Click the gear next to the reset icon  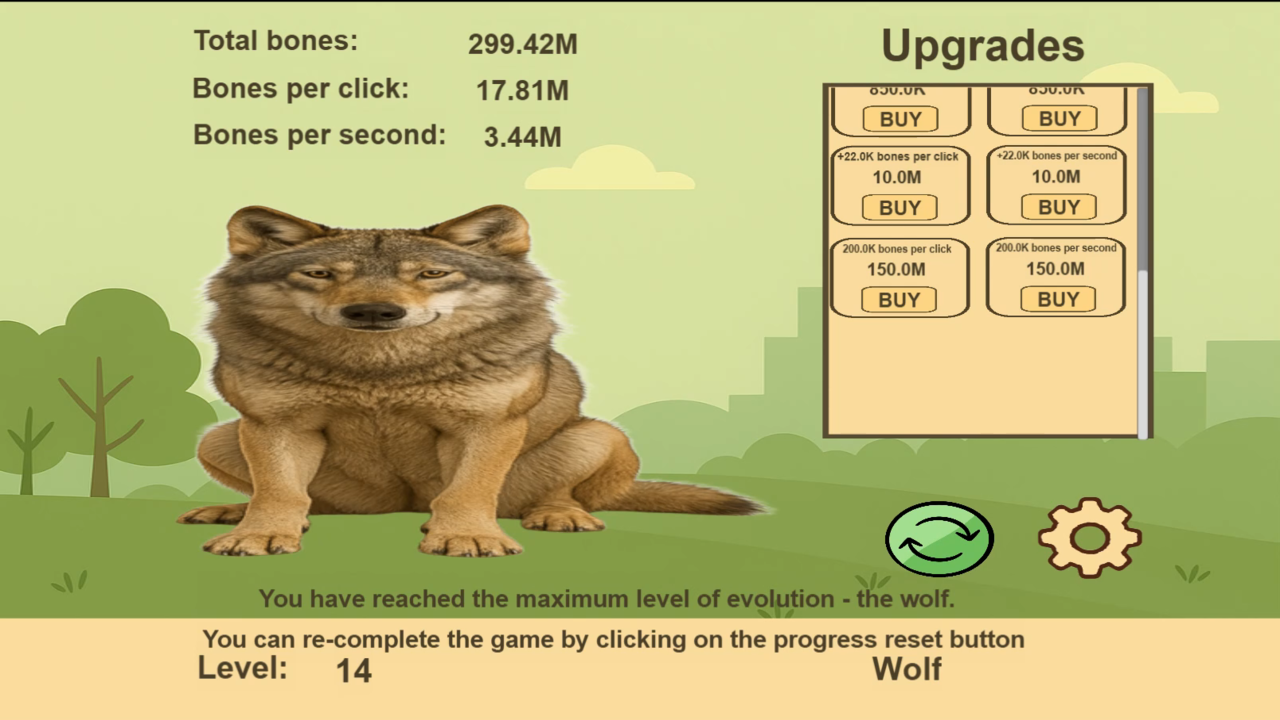tap(1088, 538)
